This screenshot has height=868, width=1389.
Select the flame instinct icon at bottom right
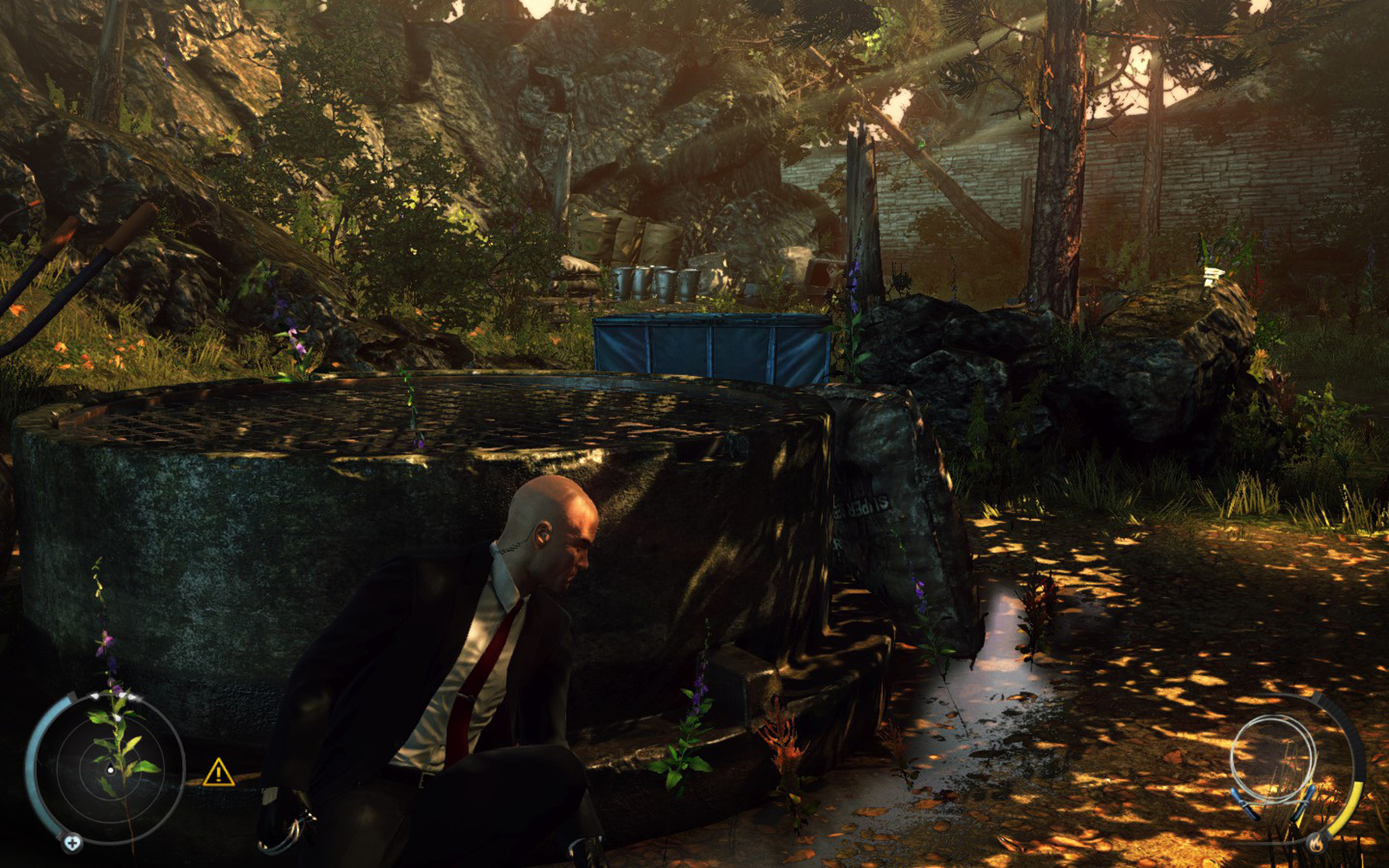pos(1316,843)
